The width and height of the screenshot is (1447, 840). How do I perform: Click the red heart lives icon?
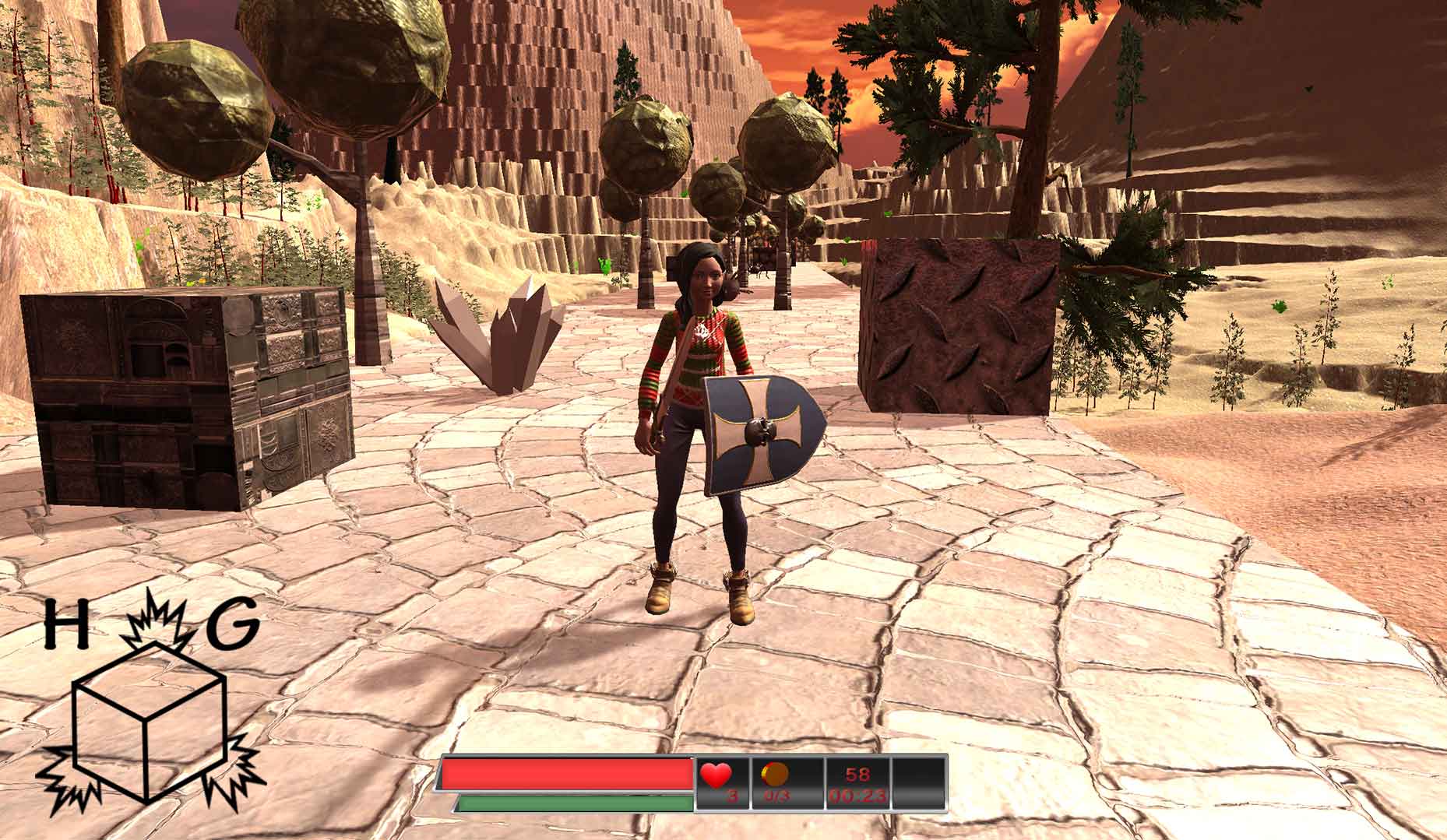pos(716,775)
